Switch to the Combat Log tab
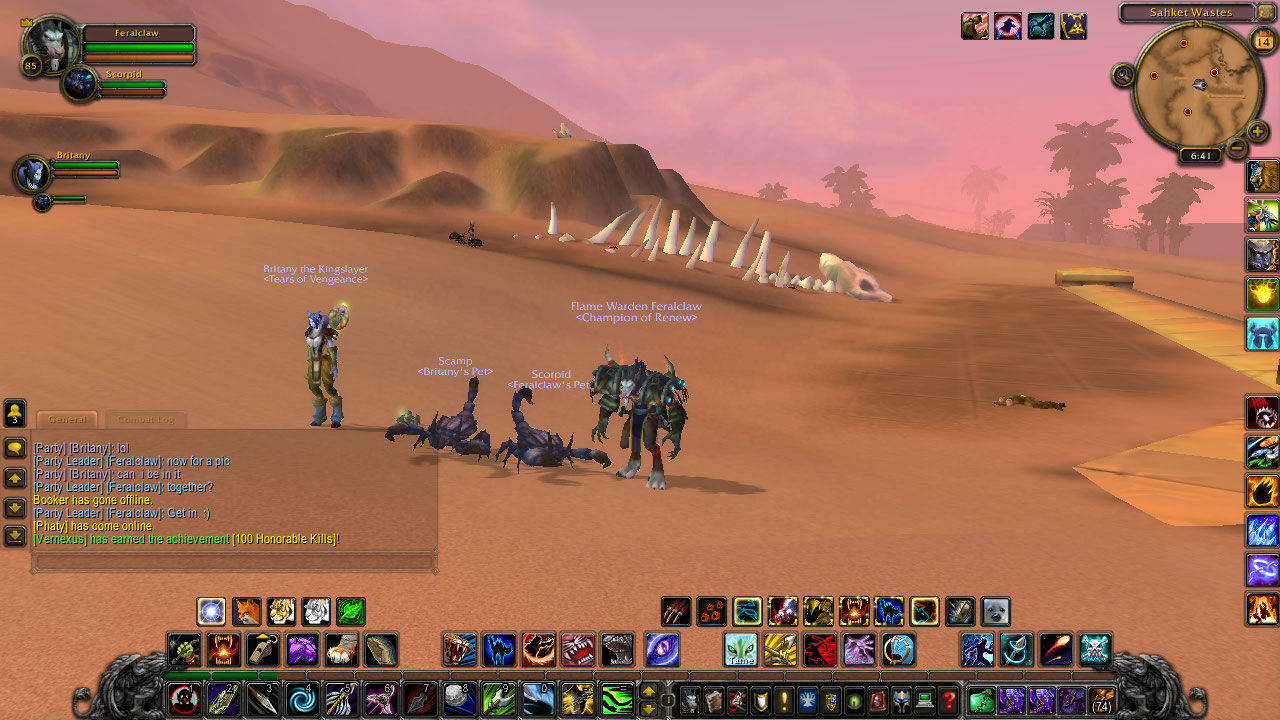Viewport: 1280px width, 720px height. (147, 419)
